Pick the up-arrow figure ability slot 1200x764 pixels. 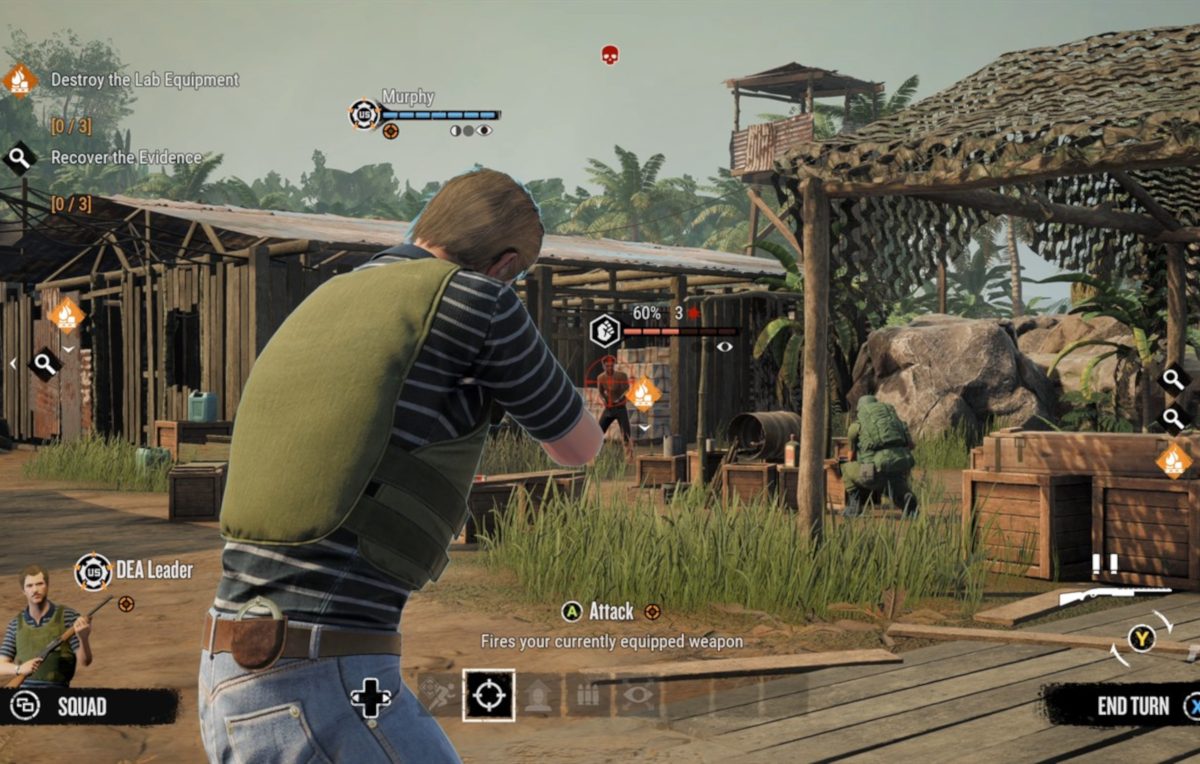pos(538,695)
